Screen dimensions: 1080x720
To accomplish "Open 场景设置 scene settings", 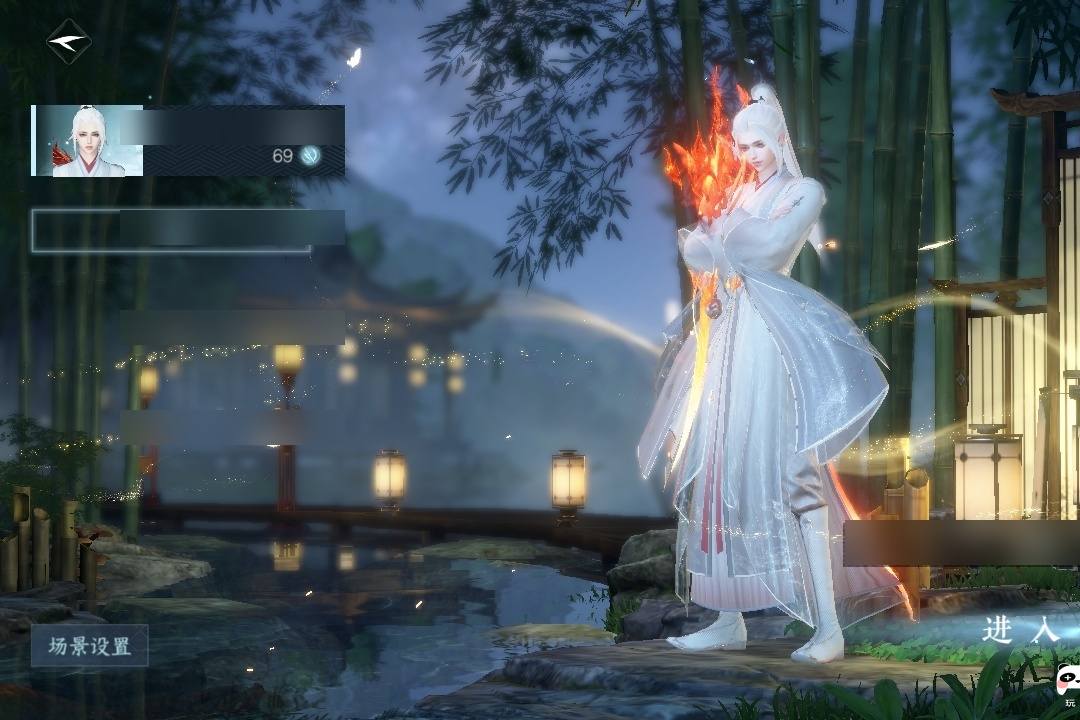I will [90, 646].
